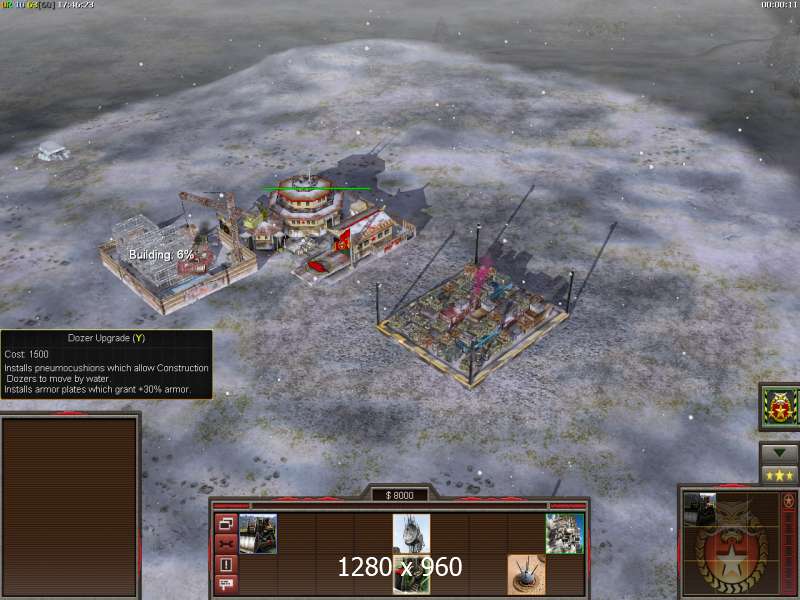Select the green-bordered building icon in command bar

click(x=564, y=533)
